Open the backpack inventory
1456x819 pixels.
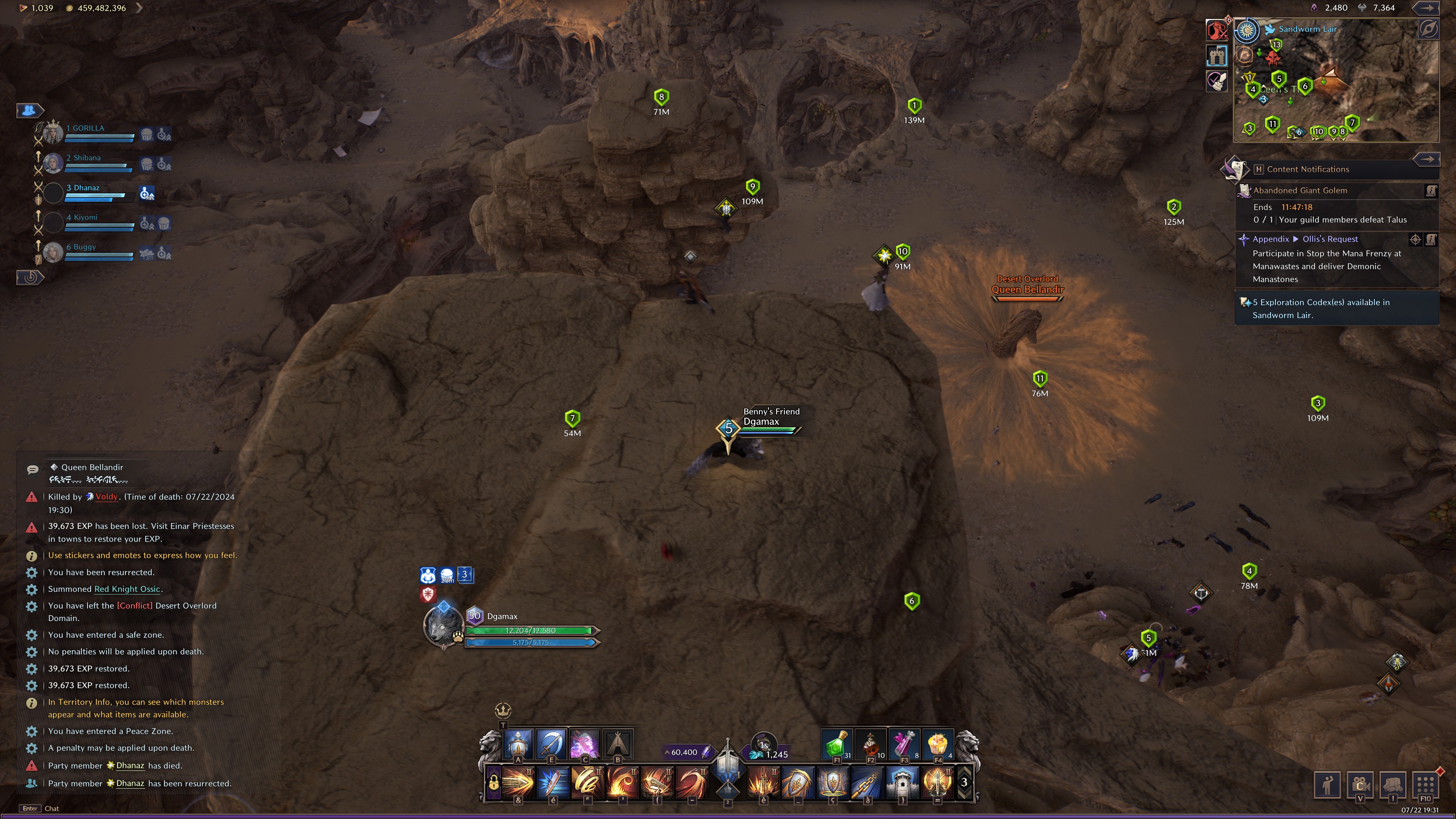pyautogui.click(x=1393, y=784)
